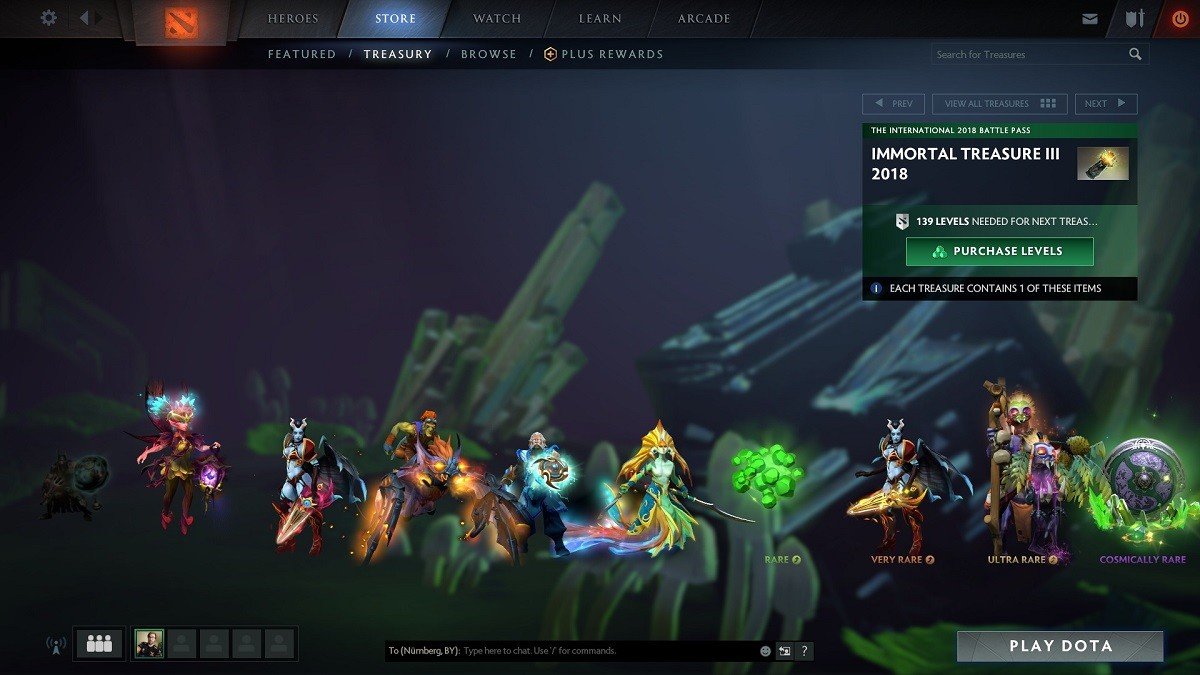1200x675 pixels.
Task: Switch to the Watch section
Action: coord(497,19)
